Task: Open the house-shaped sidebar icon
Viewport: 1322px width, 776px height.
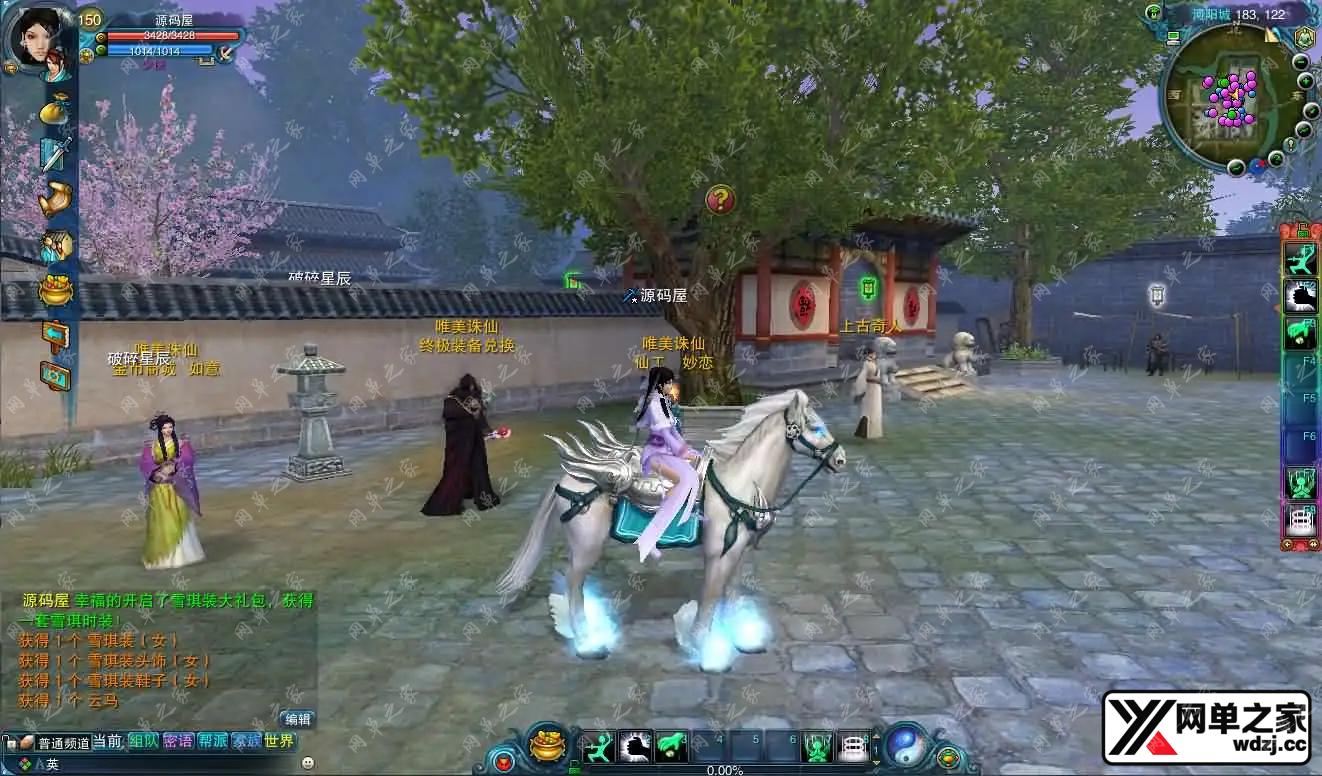Action: click(55, 245)
